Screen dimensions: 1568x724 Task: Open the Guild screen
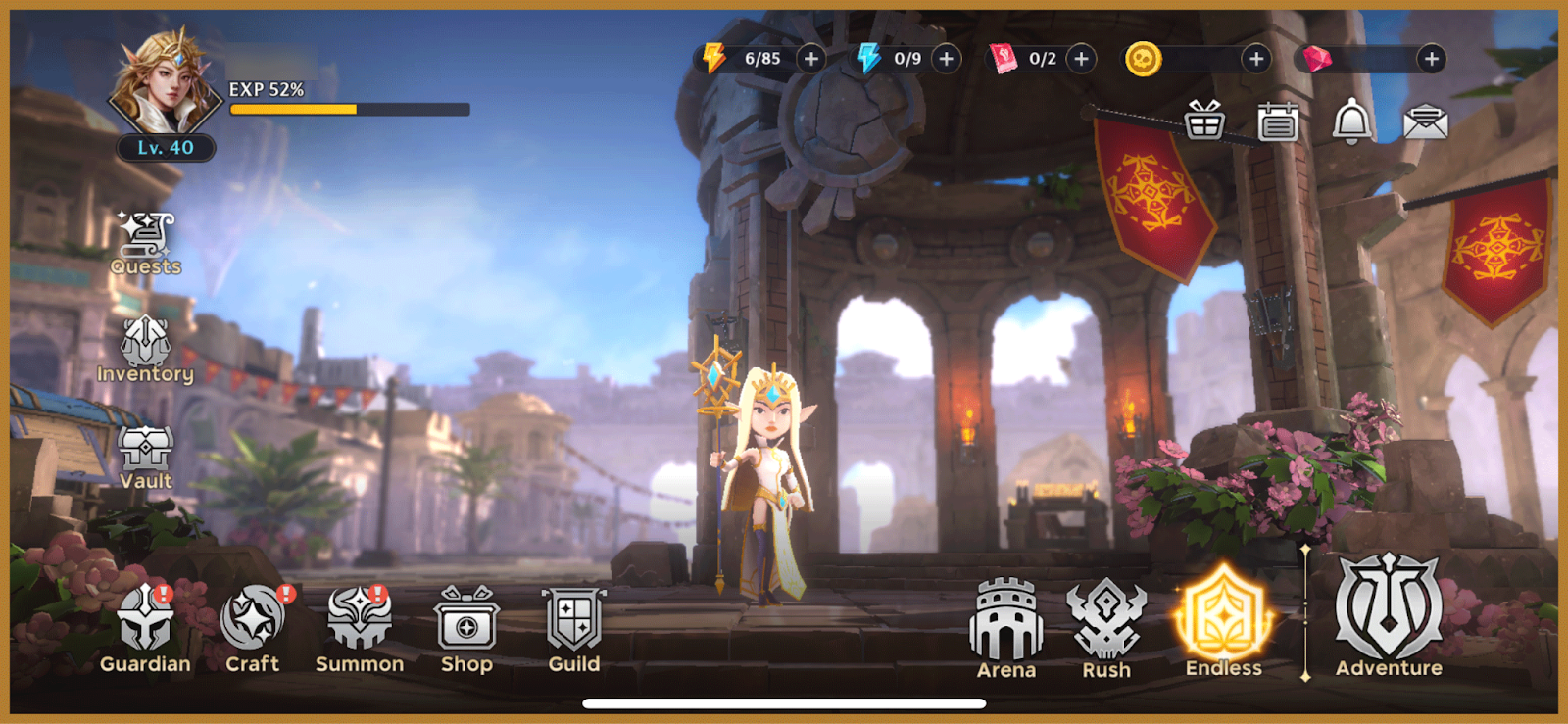tap(574, 628)
